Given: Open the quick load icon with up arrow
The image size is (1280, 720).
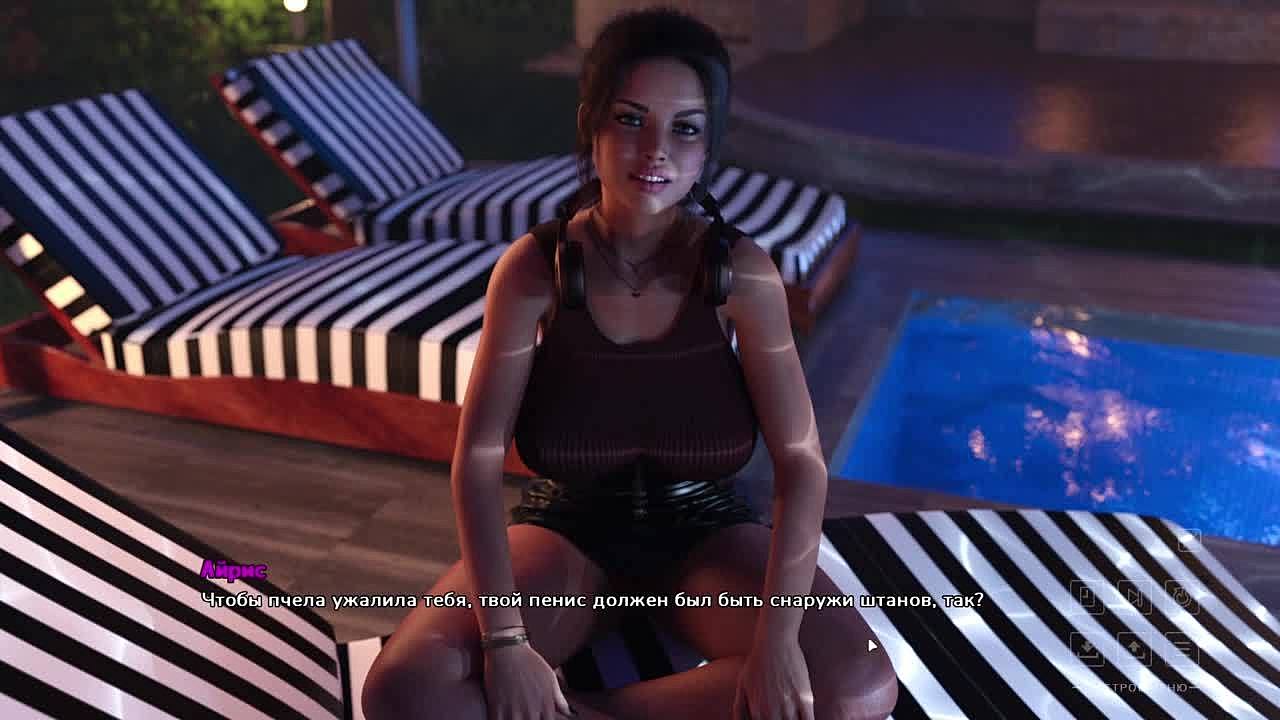Looking at the screenshot, I should coord(1135,648).
